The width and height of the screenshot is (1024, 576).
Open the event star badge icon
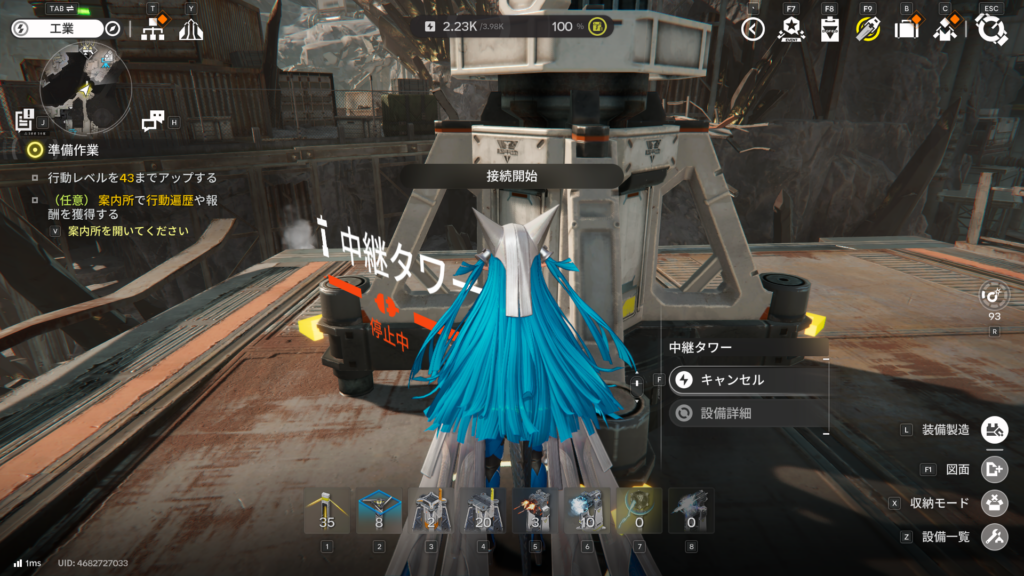pyautogui.click(x=791, y=29)
